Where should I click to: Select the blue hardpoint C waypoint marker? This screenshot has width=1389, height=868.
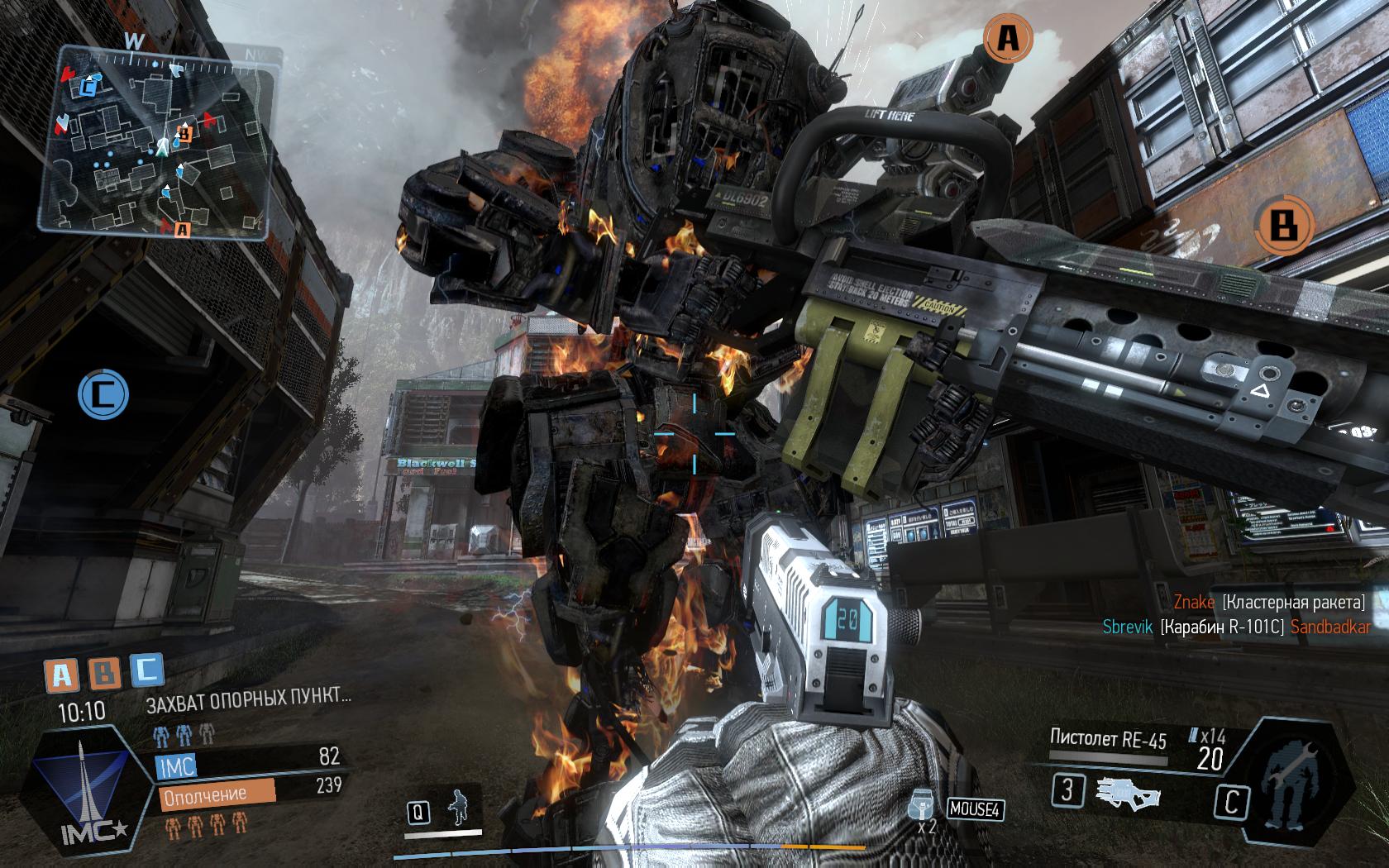tap(103, 394)
